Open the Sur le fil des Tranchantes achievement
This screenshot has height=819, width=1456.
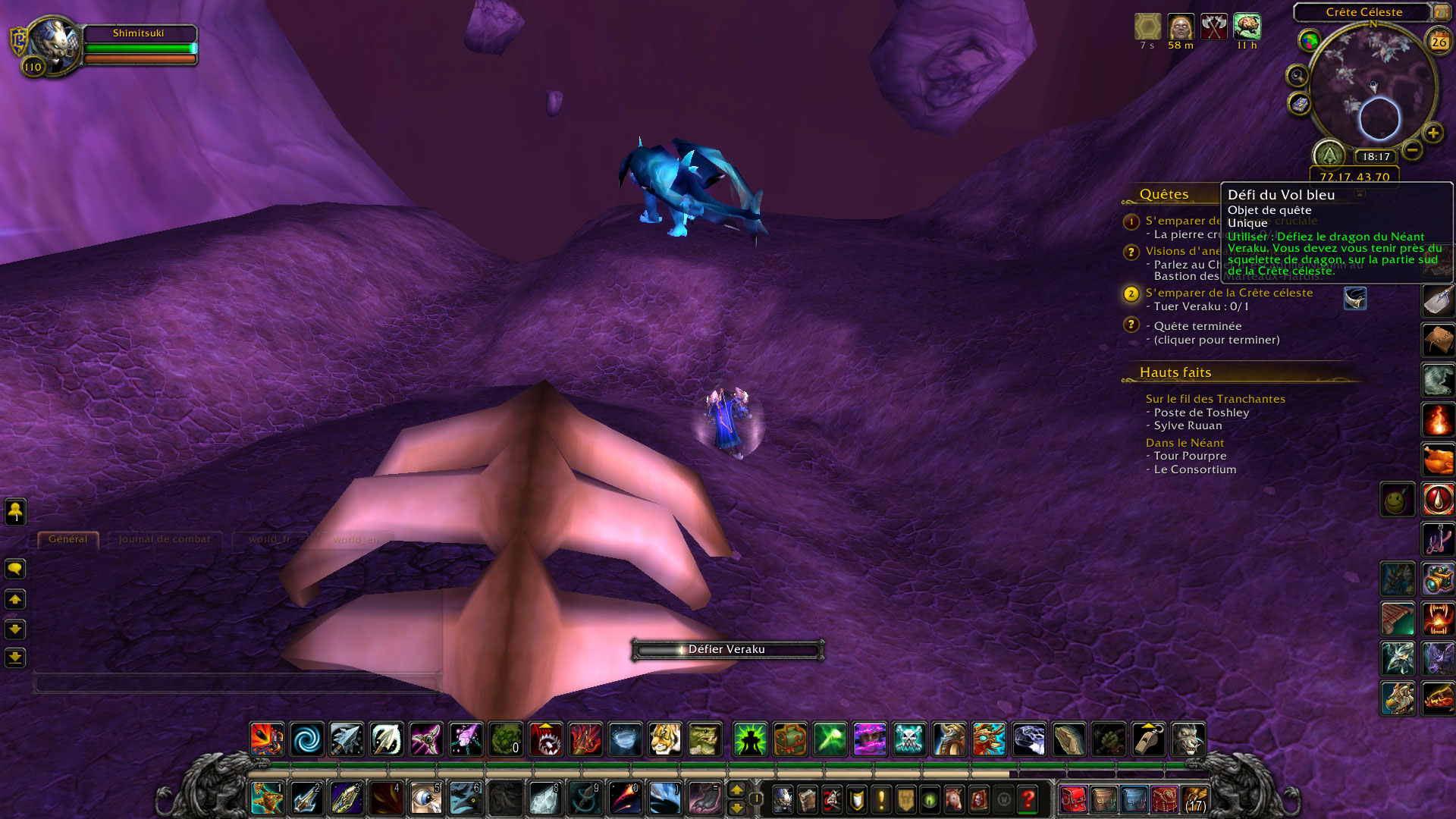coord(1215,399)
